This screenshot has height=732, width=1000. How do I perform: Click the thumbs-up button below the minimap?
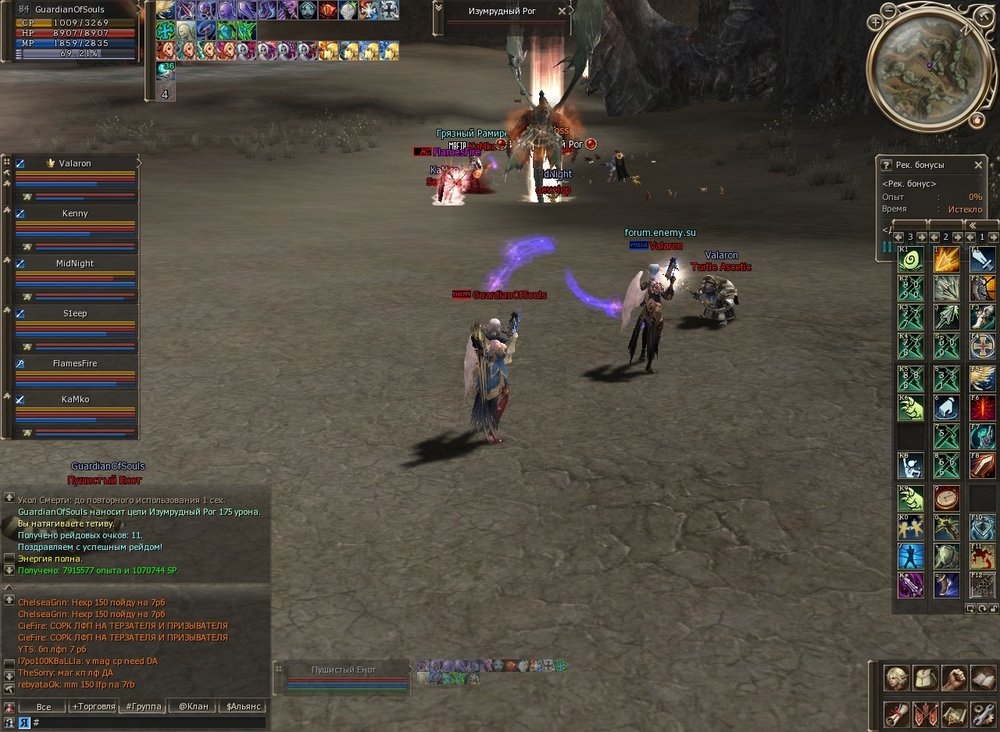click(x=976, y=121)
